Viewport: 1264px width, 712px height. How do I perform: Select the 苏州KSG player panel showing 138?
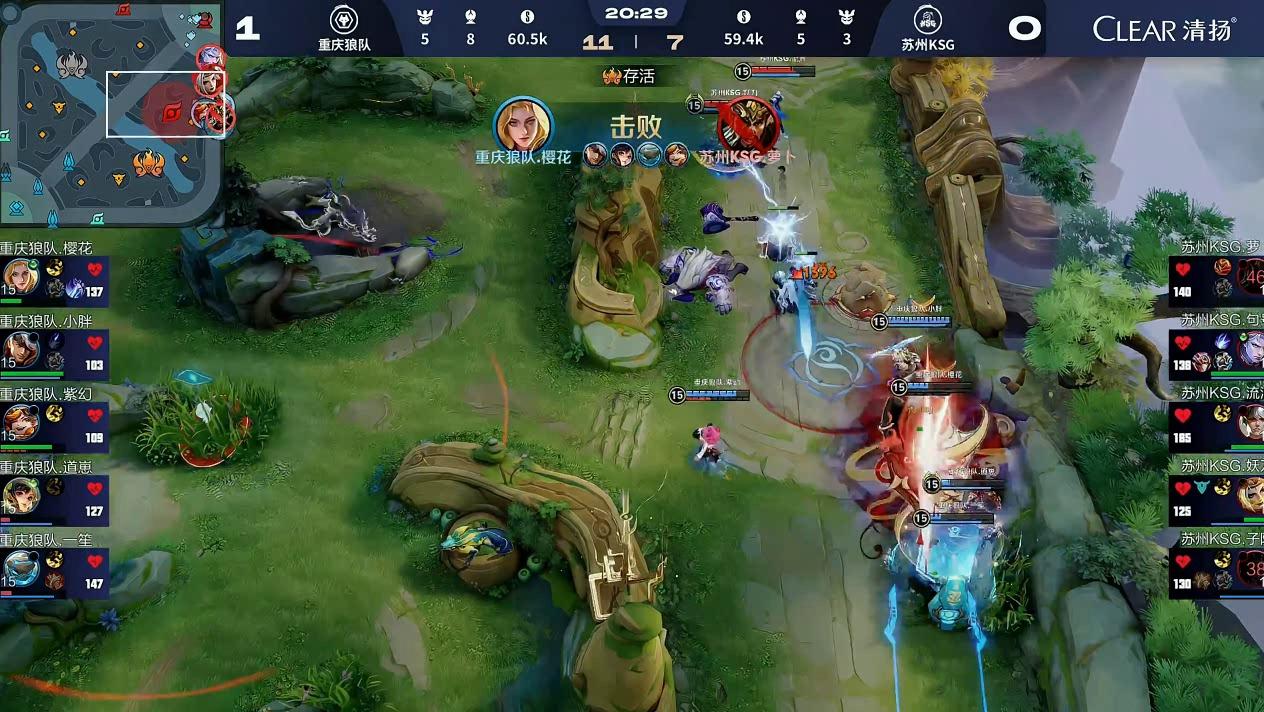click(1216, 350)
